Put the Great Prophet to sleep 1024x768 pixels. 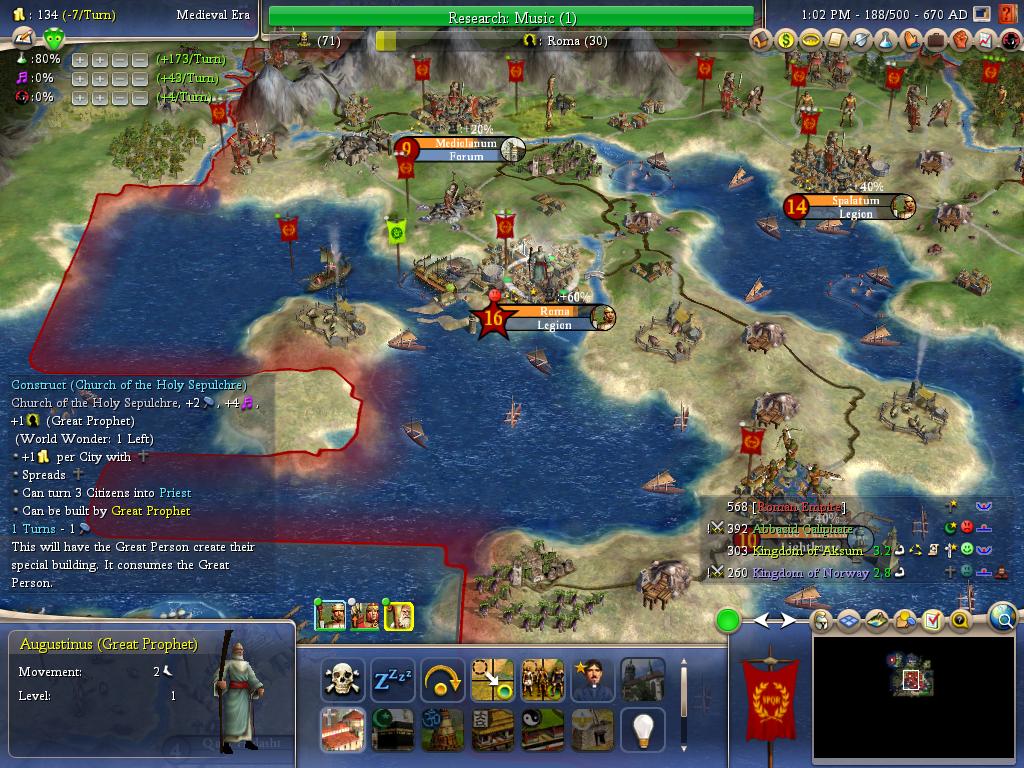392,680
